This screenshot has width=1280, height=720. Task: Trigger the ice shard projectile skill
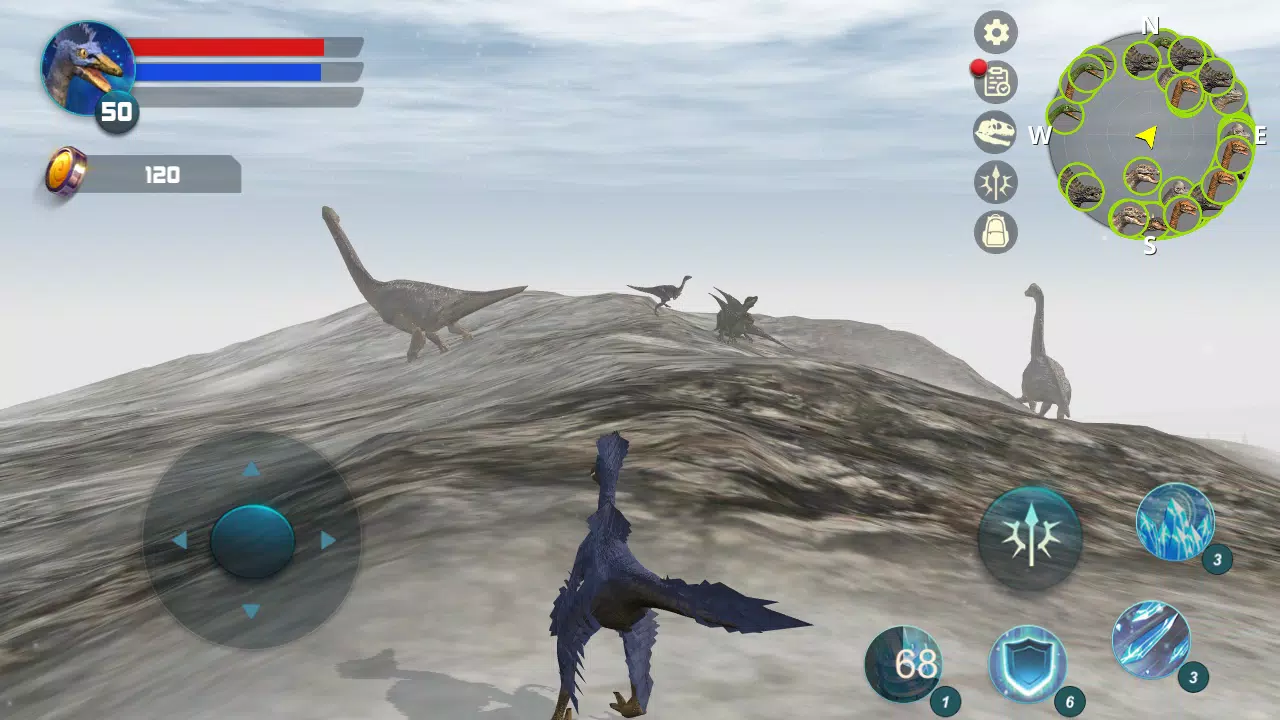tap(1152, 640)
